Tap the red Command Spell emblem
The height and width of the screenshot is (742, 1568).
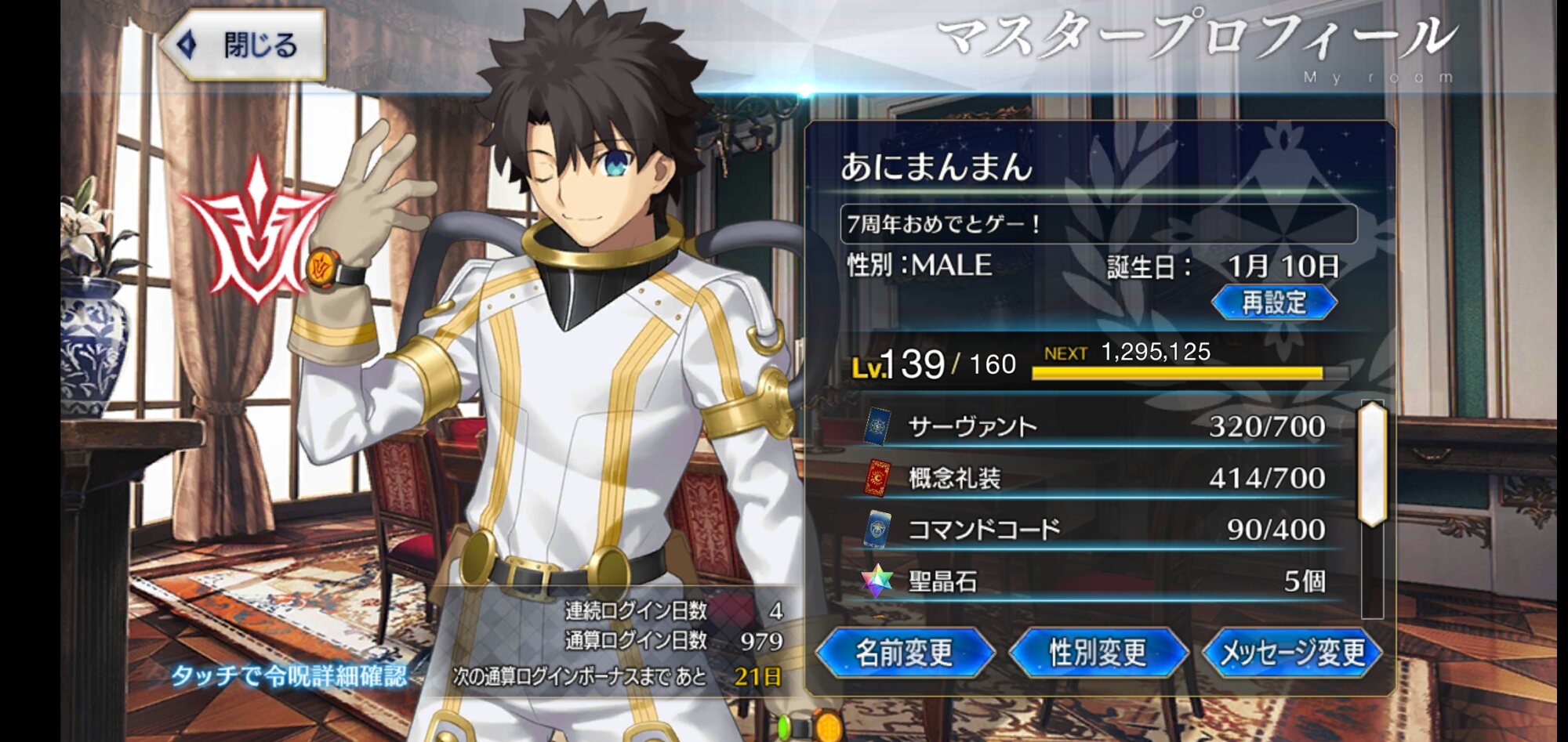pos(256,231)
